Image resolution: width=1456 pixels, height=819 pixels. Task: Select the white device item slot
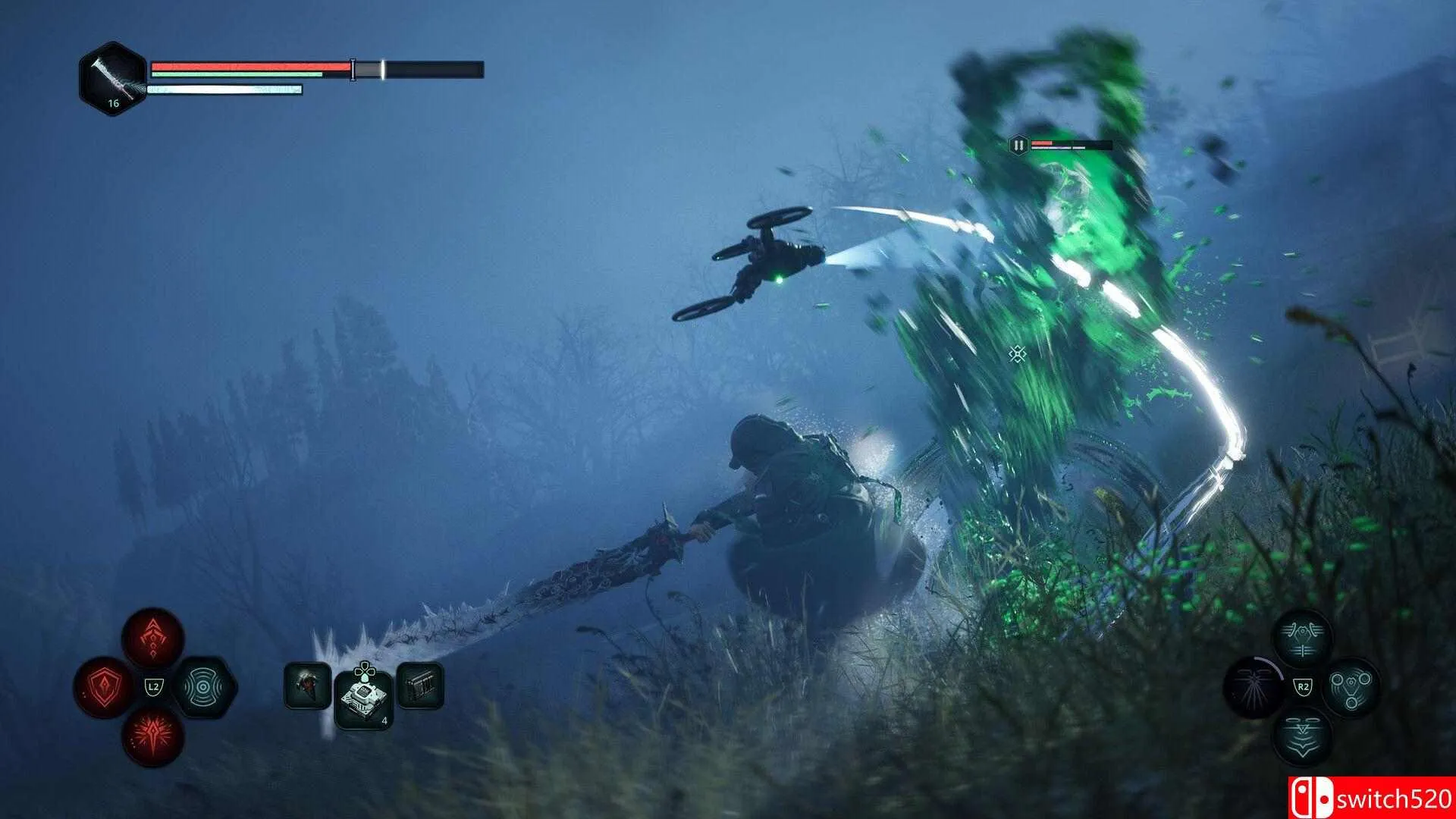click(364, 698)
